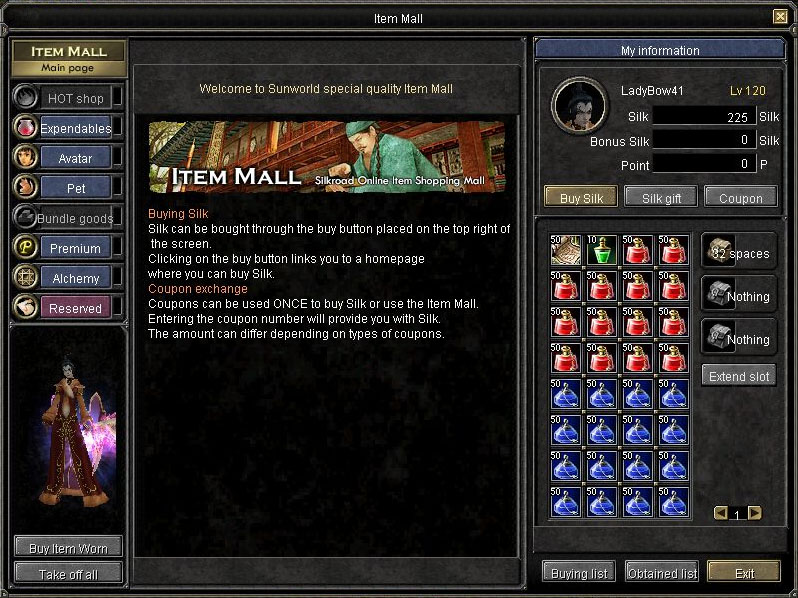Open the Pet category
798x598 pixels.
coord(75,188)
